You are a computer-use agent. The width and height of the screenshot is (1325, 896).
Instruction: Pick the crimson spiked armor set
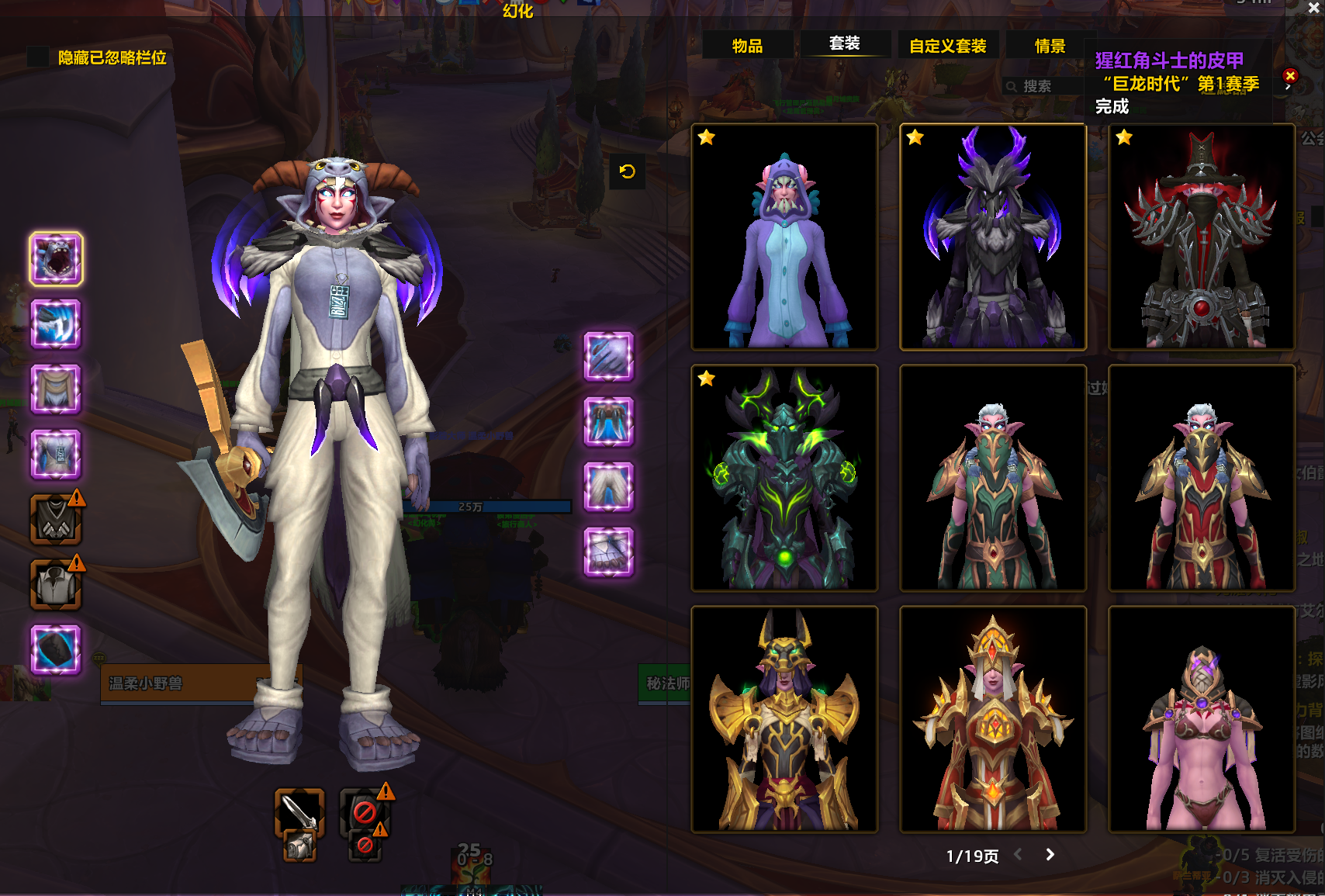tap(1202, 237)
